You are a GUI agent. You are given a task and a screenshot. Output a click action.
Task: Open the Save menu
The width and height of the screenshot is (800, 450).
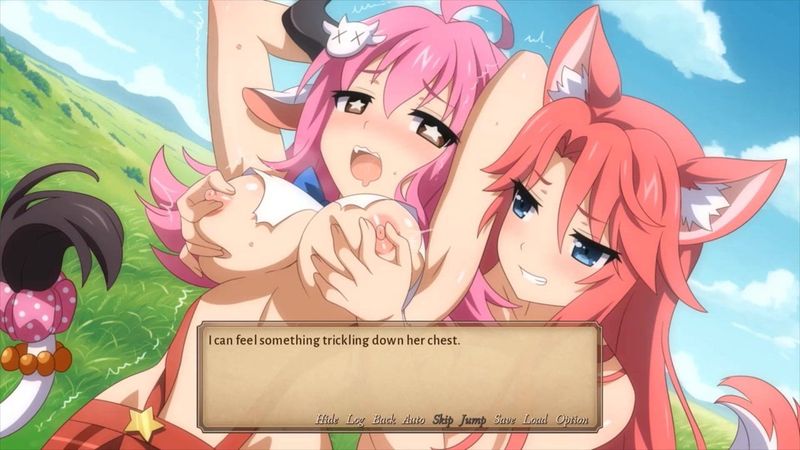pyautogui.click(x=504, y=419)
